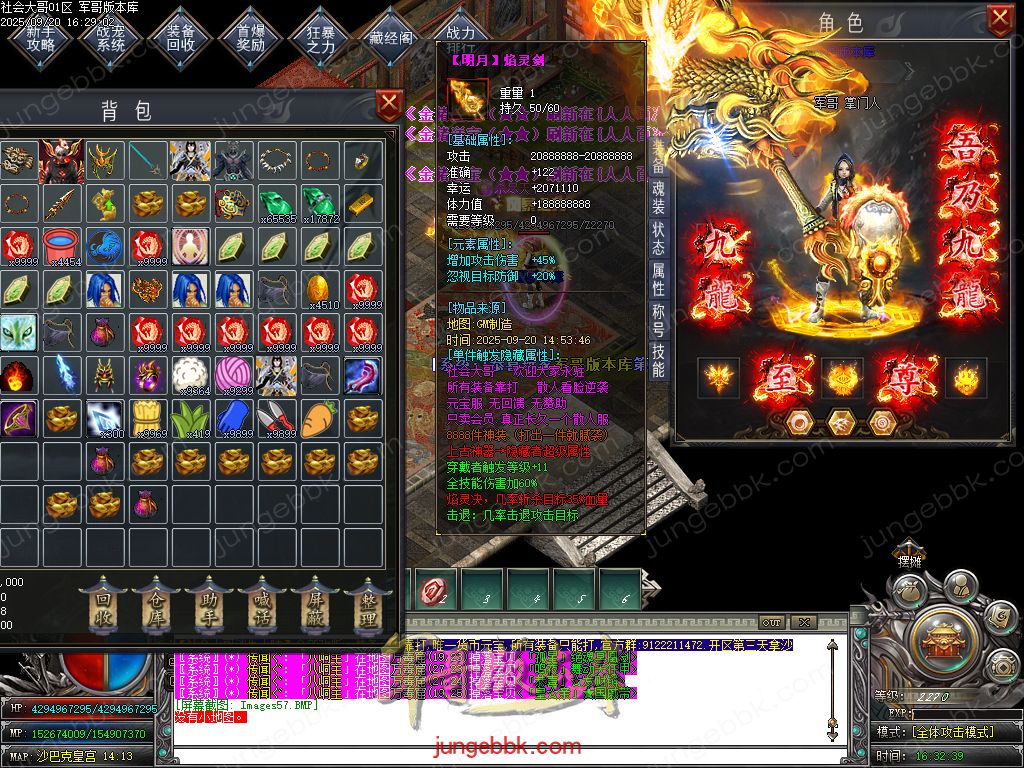Select the carrot item in the bag
This screenshot has height=768, width=1024.
(x=317, y=418)
